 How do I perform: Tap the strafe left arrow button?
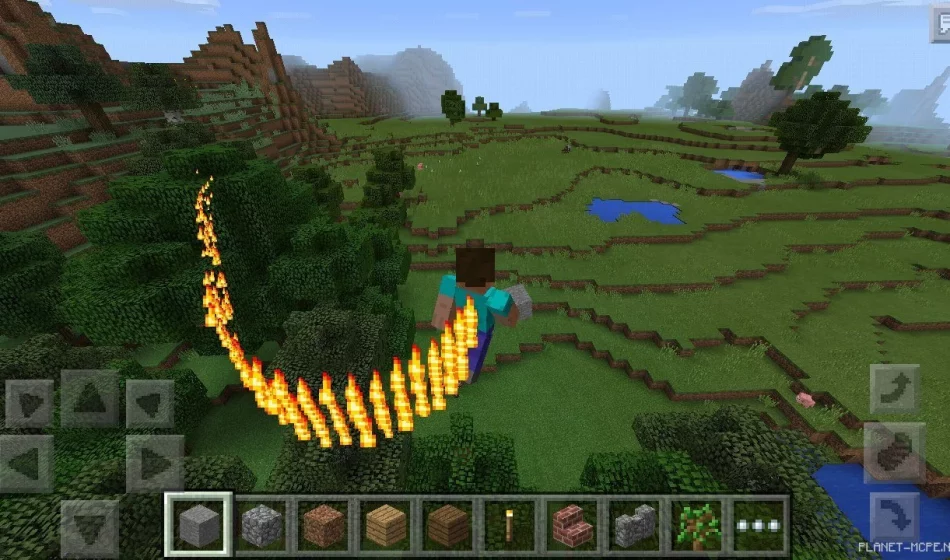click(x=27, y=462)
